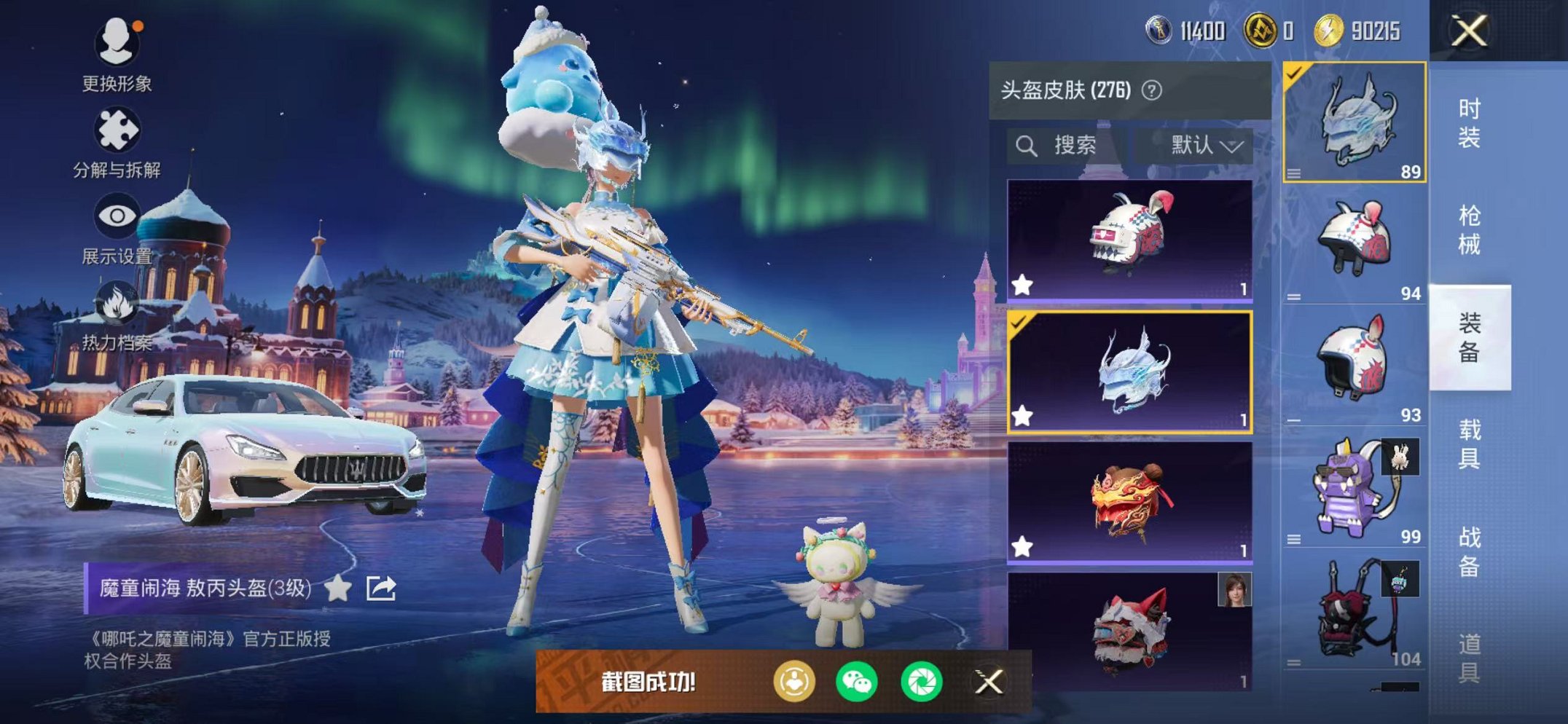Open the 默认 sort dropdown
The height and width of the screenshot is (724, 1568).
click(1202, 144)
